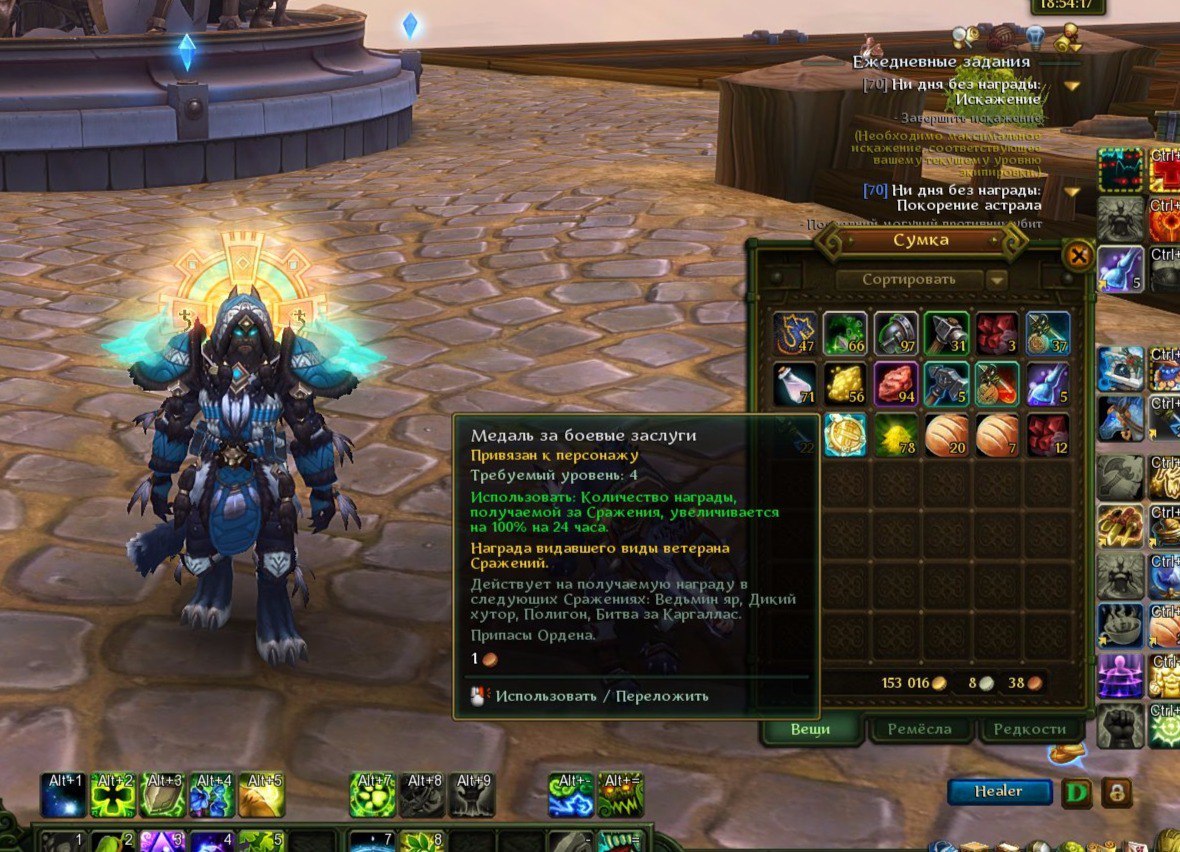Open the dropdown arrow beside Сортировать
Screen dimensions: 1180x852
996,281
